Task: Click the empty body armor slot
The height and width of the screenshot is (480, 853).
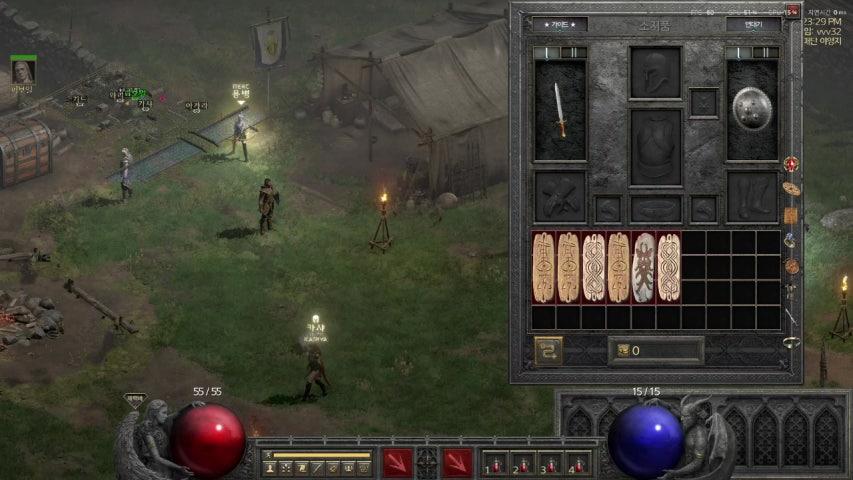Action: tap(656, 146)
